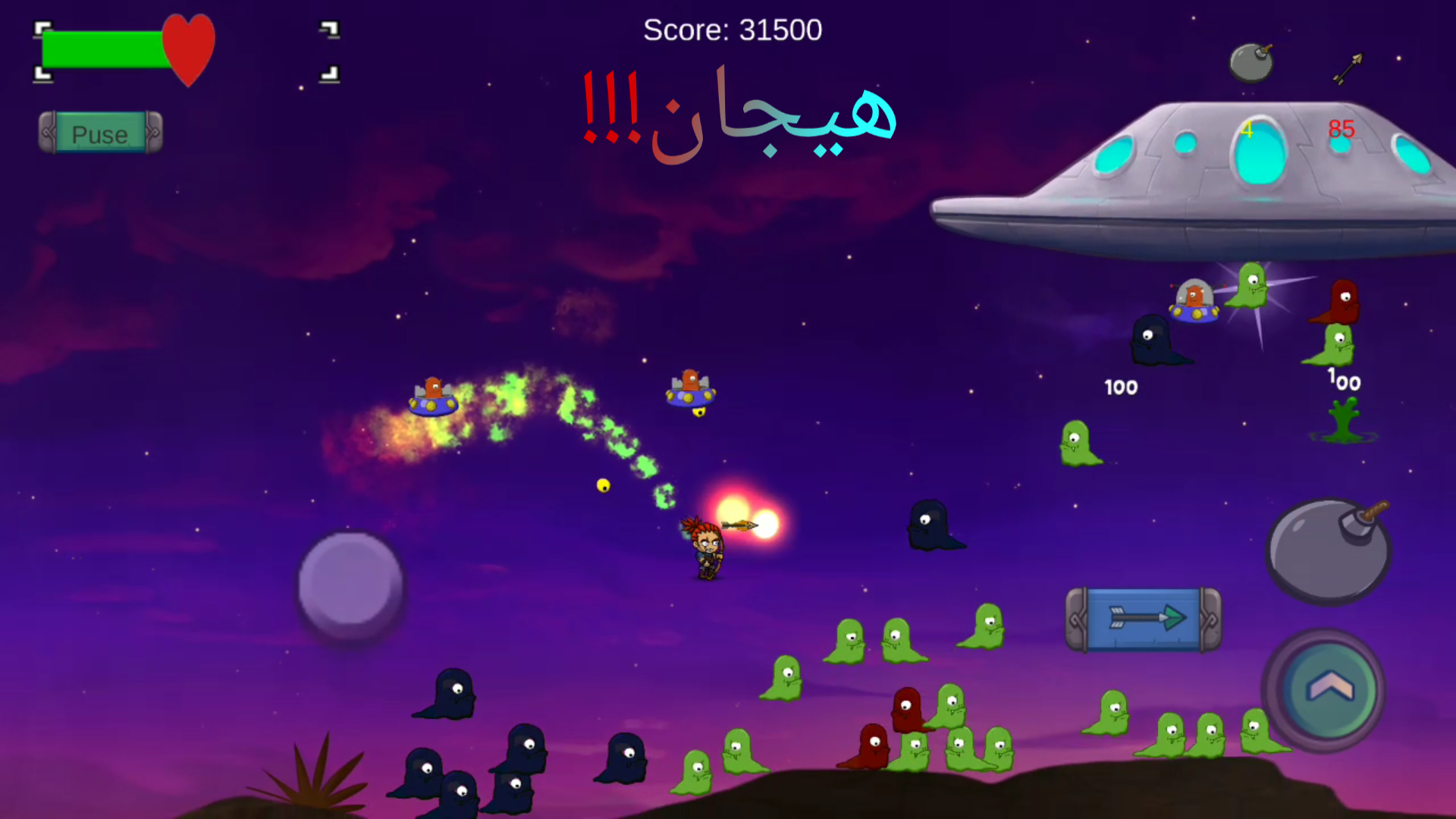Fire an arrow with the blue arrow button
This screenshot has width=1456, height=819.
tap(1144, 619)
